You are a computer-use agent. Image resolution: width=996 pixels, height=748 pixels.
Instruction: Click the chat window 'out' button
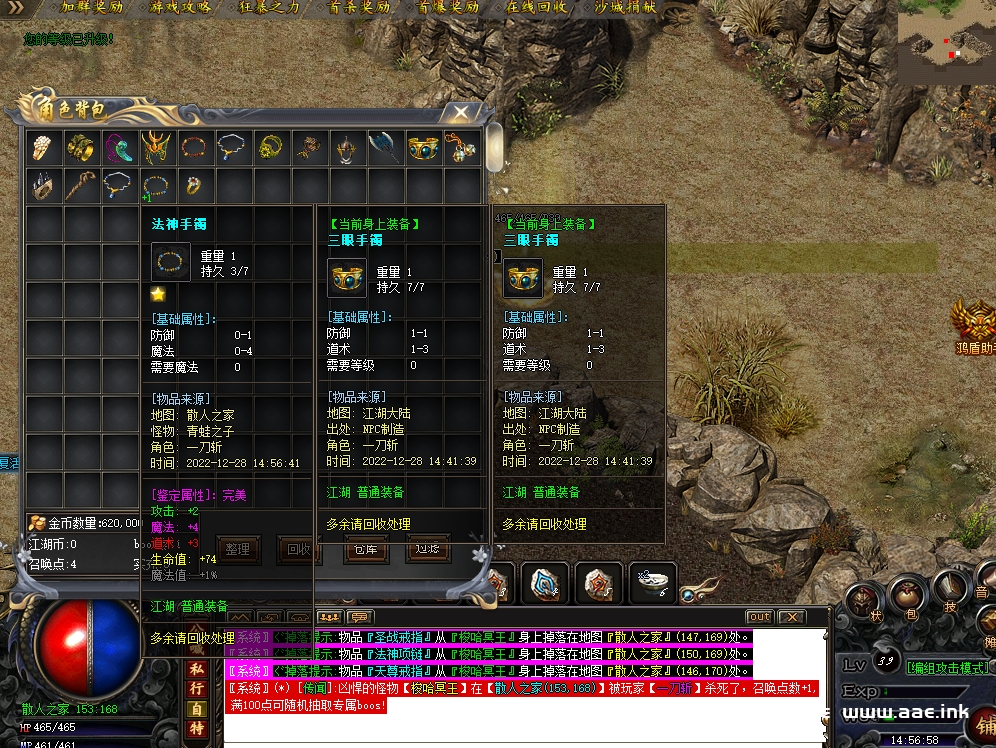(x=760, y=617)
